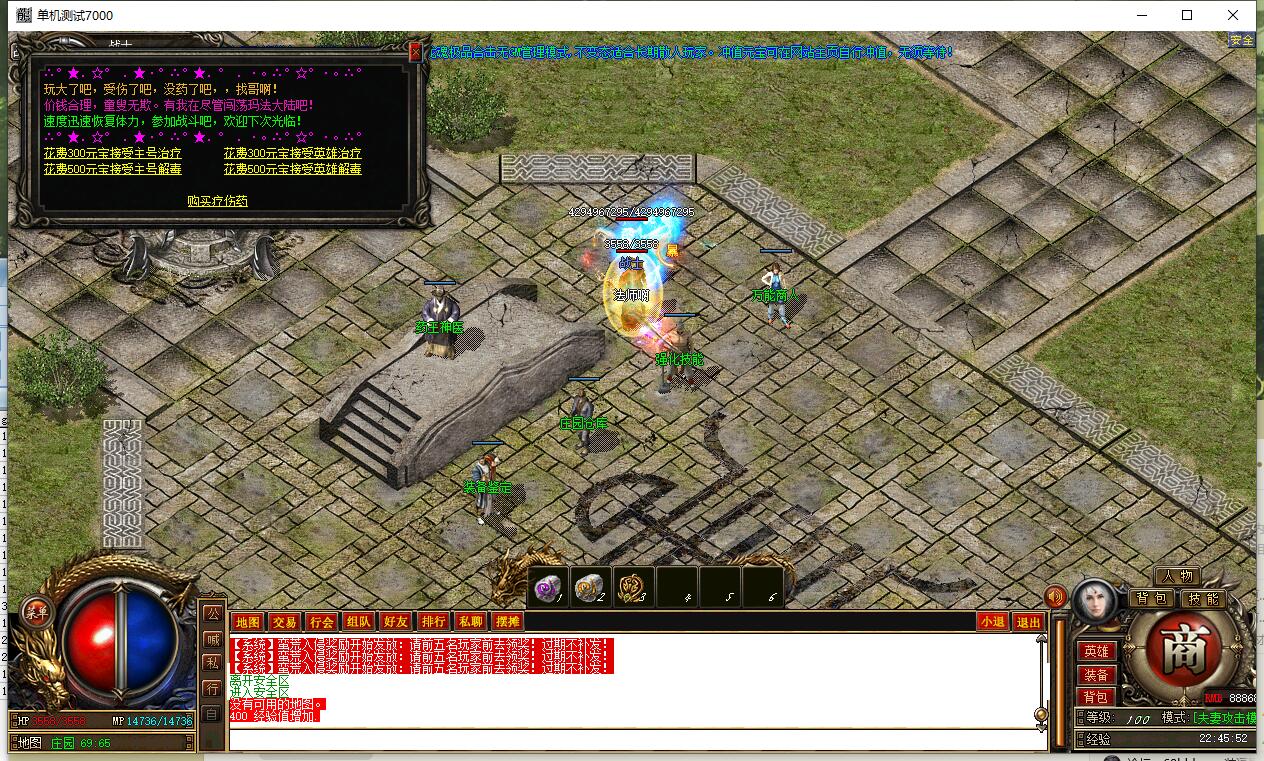Maximize the game window
The image size is (1264, 761).
point(1187,15)
